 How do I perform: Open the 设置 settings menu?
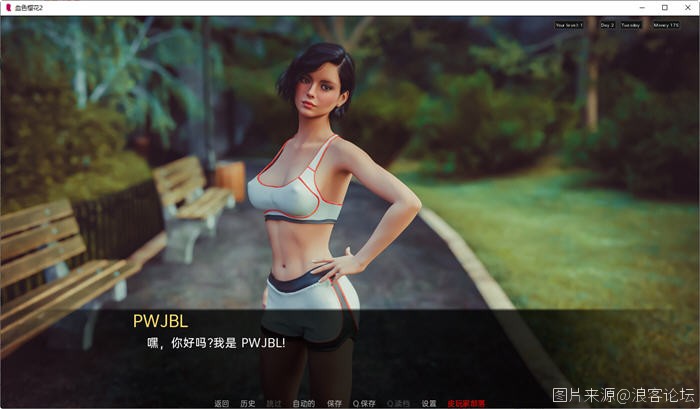point(429,403)
